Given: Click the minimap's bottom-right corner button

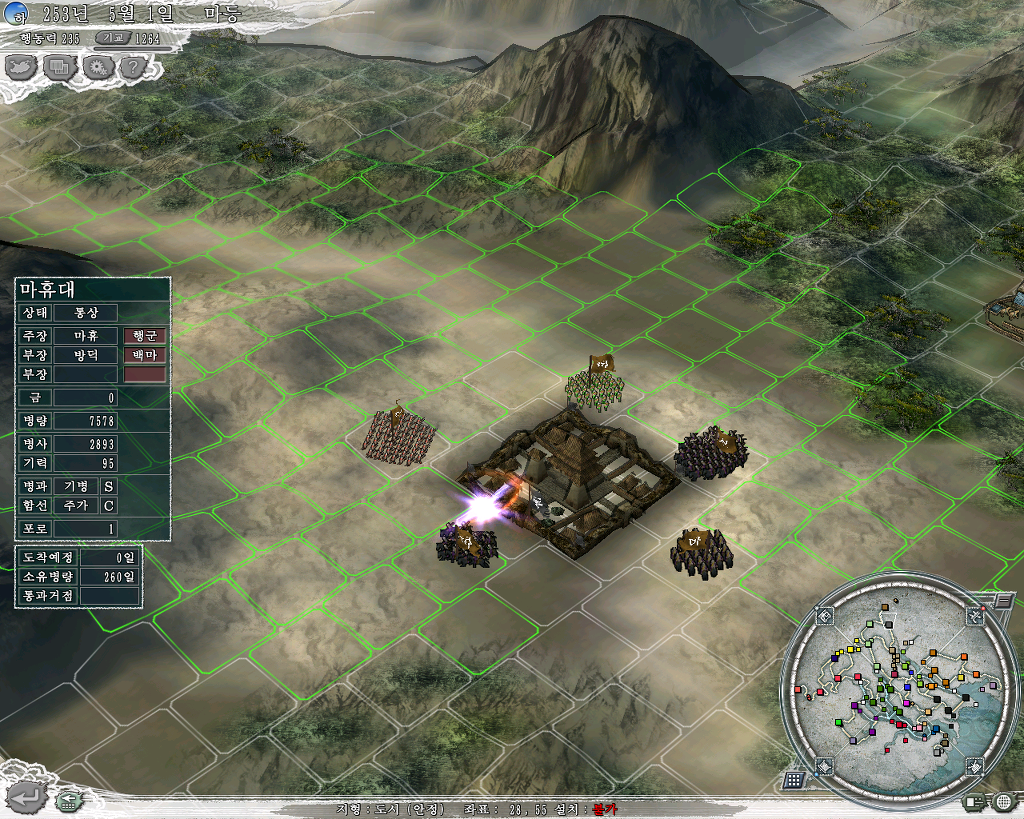Looking at the screenshot, I should pos(974,766).
